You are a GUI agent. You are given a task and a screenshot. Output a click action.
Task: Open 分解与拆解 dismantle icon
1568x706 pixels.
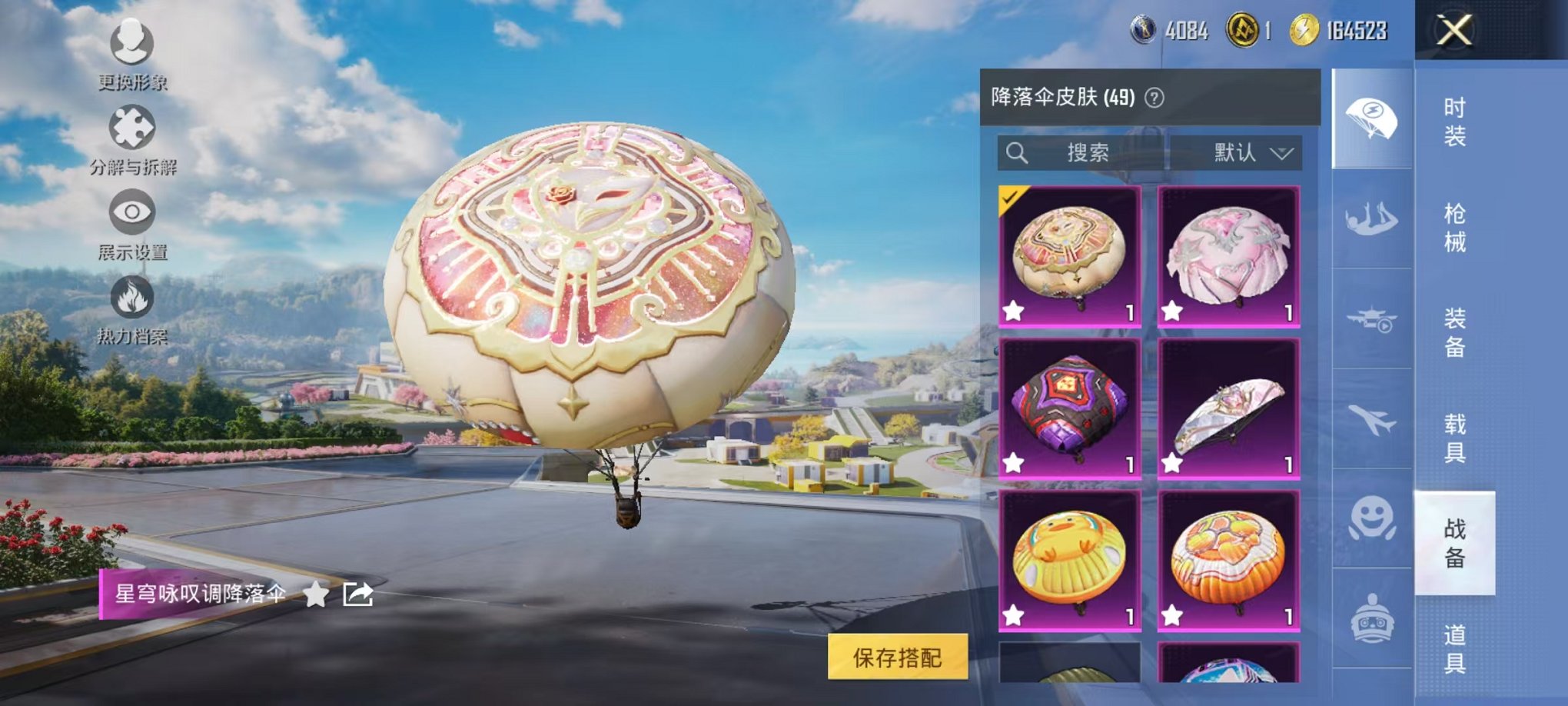[x=132, y=131]
